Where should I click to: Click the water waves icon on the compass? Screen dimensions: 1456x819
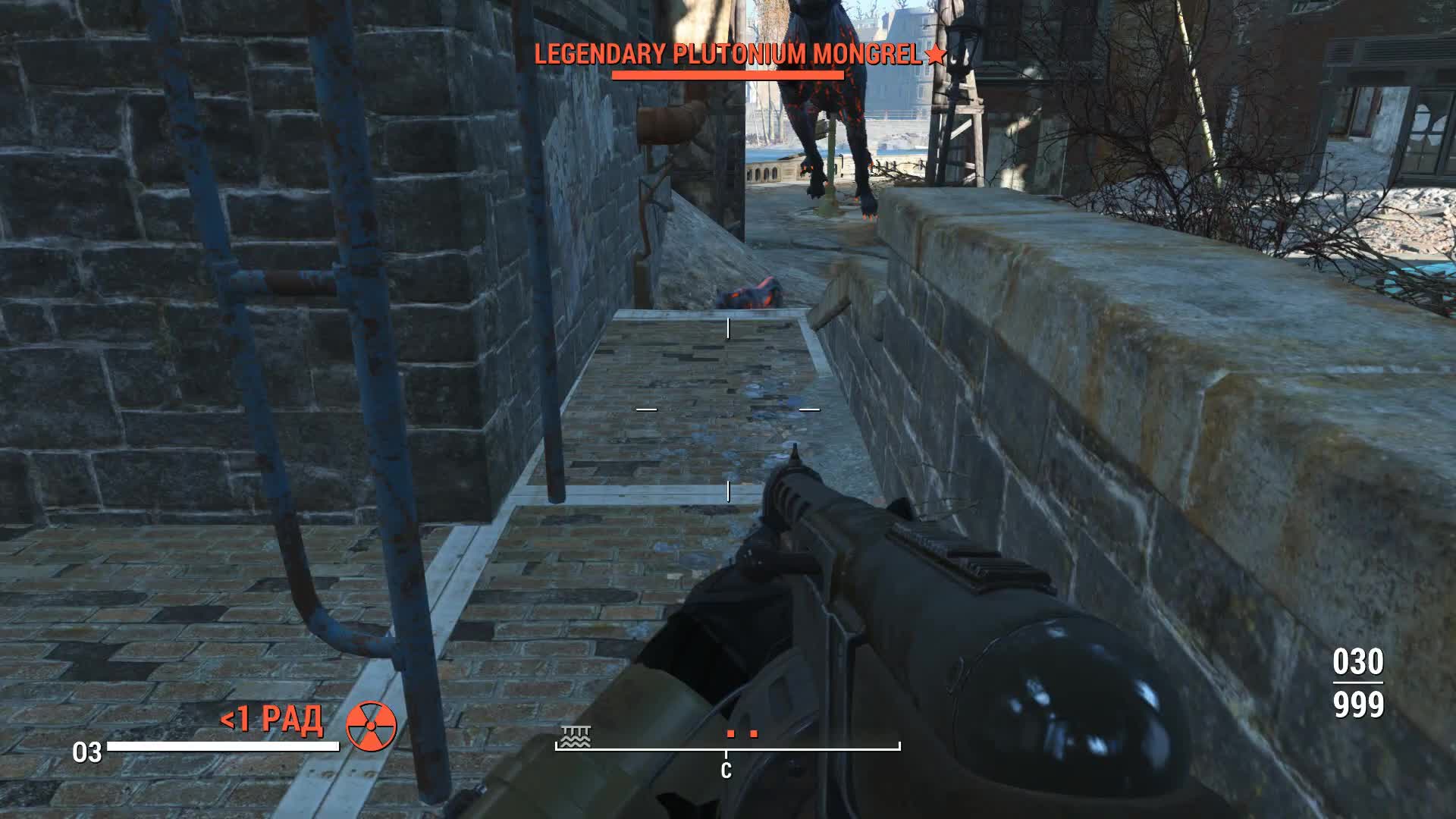click(x=575, y=736)
